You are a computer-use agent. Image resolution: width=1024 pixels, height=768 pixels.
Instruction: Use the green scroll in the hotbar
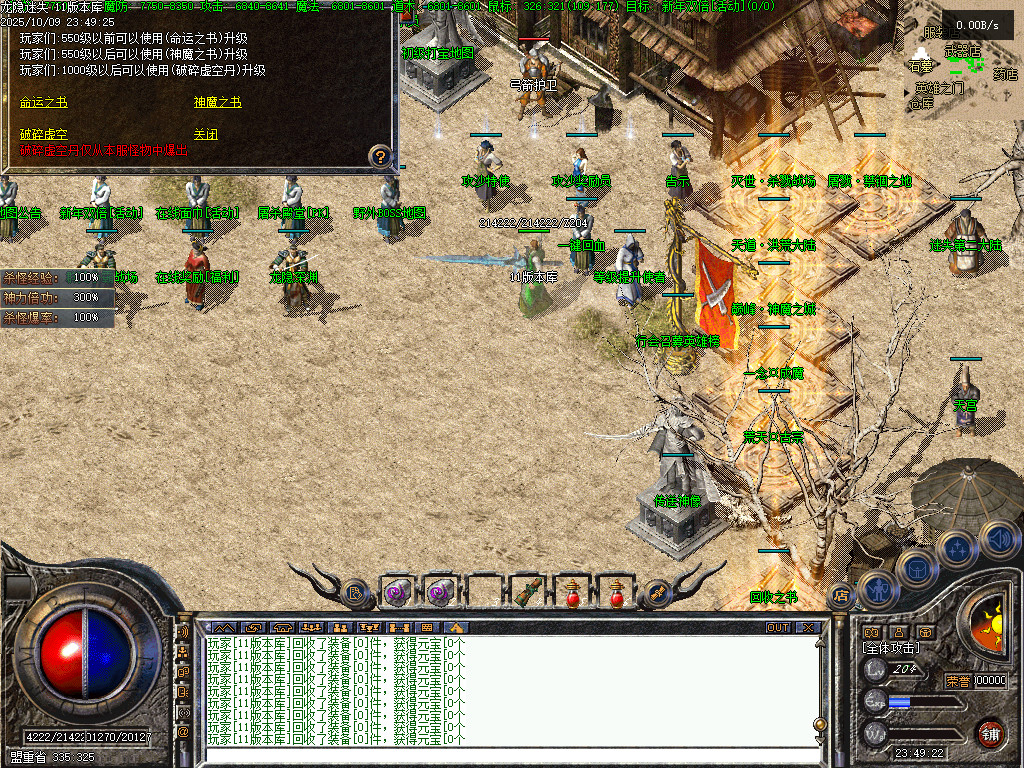tap(528, 592)
